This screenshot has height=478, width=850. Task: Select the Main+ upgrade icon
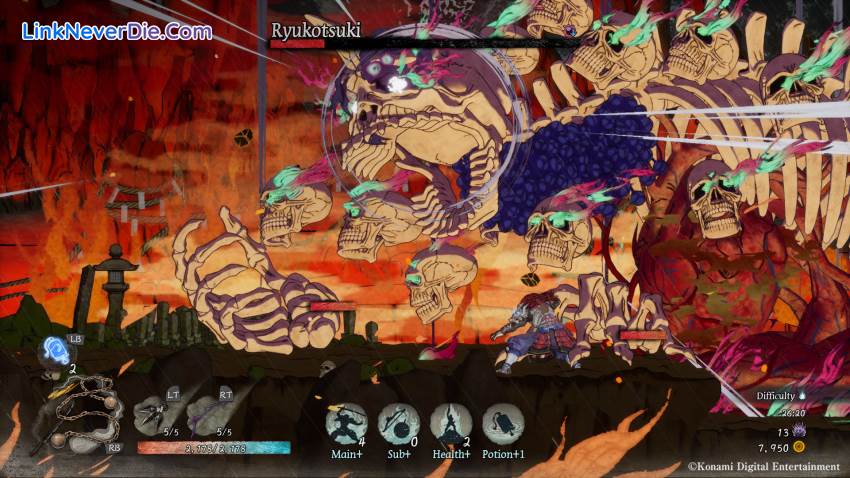[346, 424]
